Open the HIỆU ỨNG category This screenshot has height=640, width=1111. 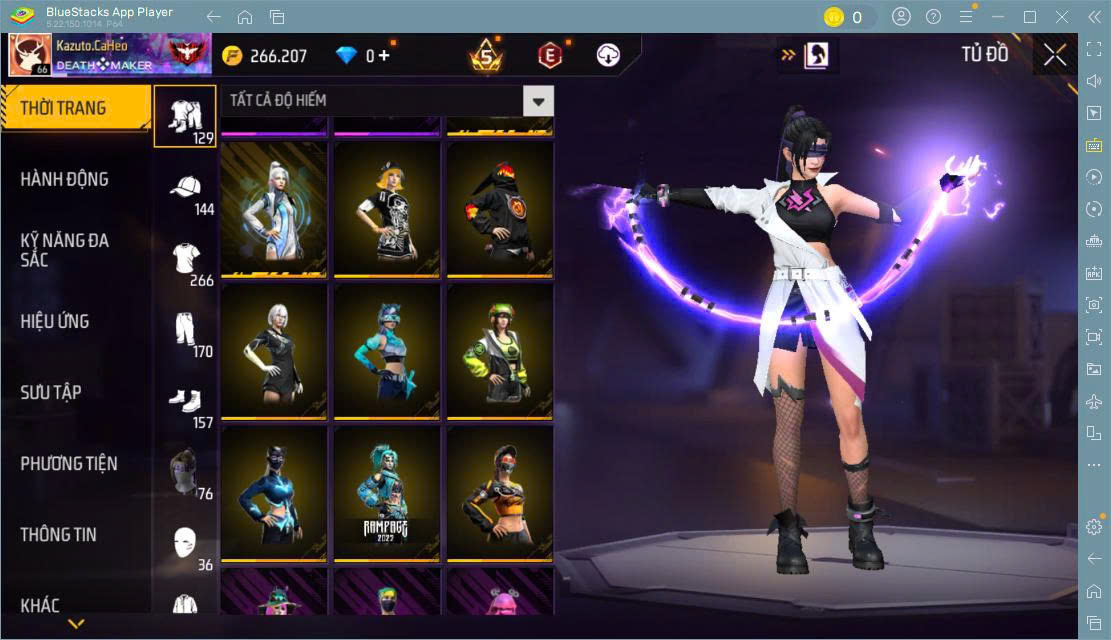point(55,321)
